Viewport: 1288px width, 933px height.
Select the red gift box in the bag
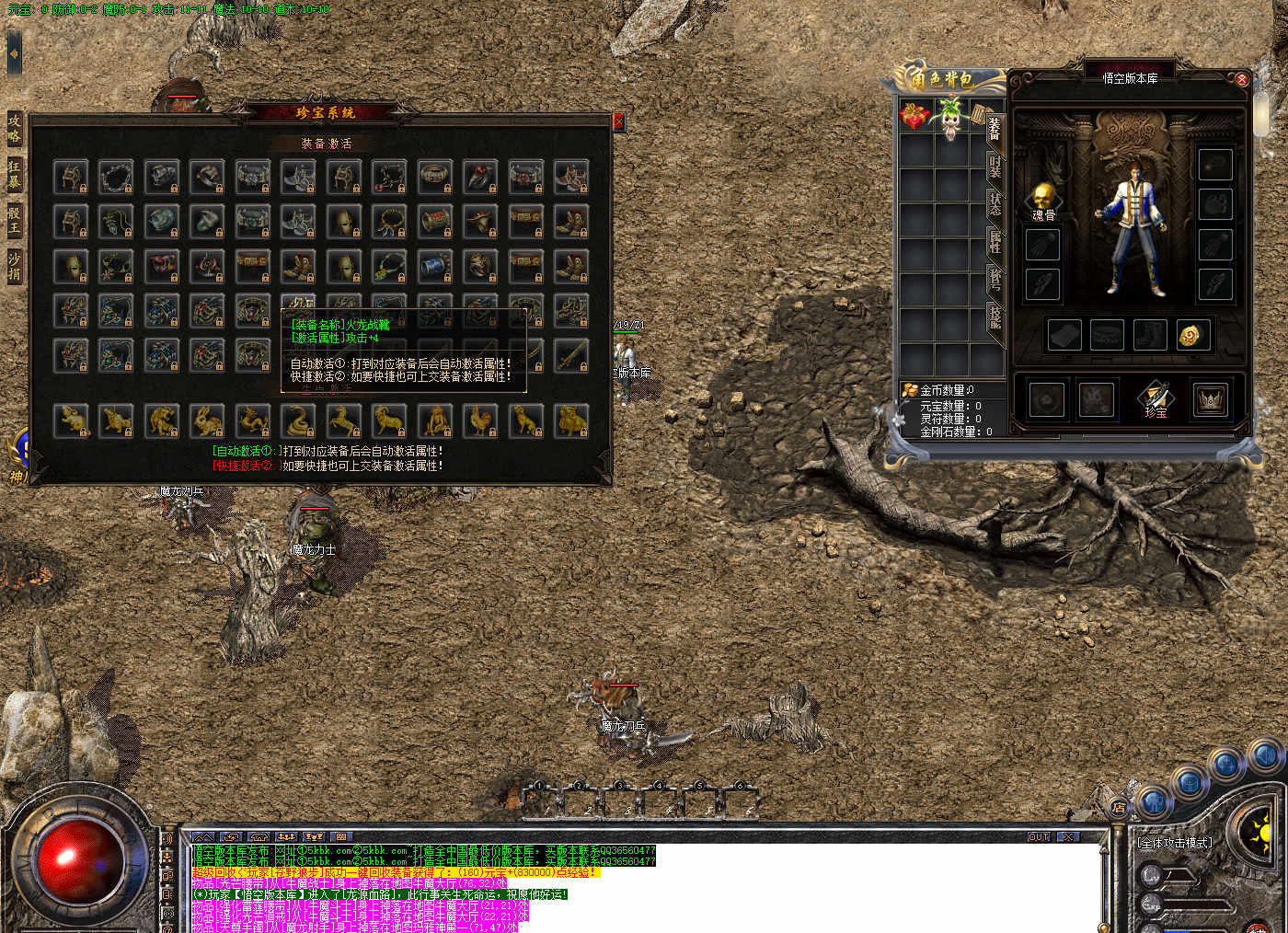tap(914, 116)
